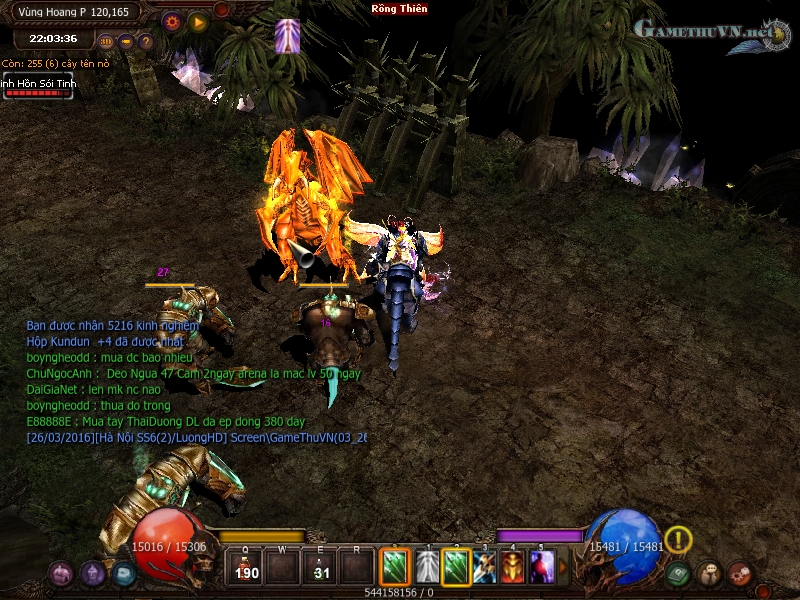Open the green book menu icon
Screen dimensions: 800x600
679,574
